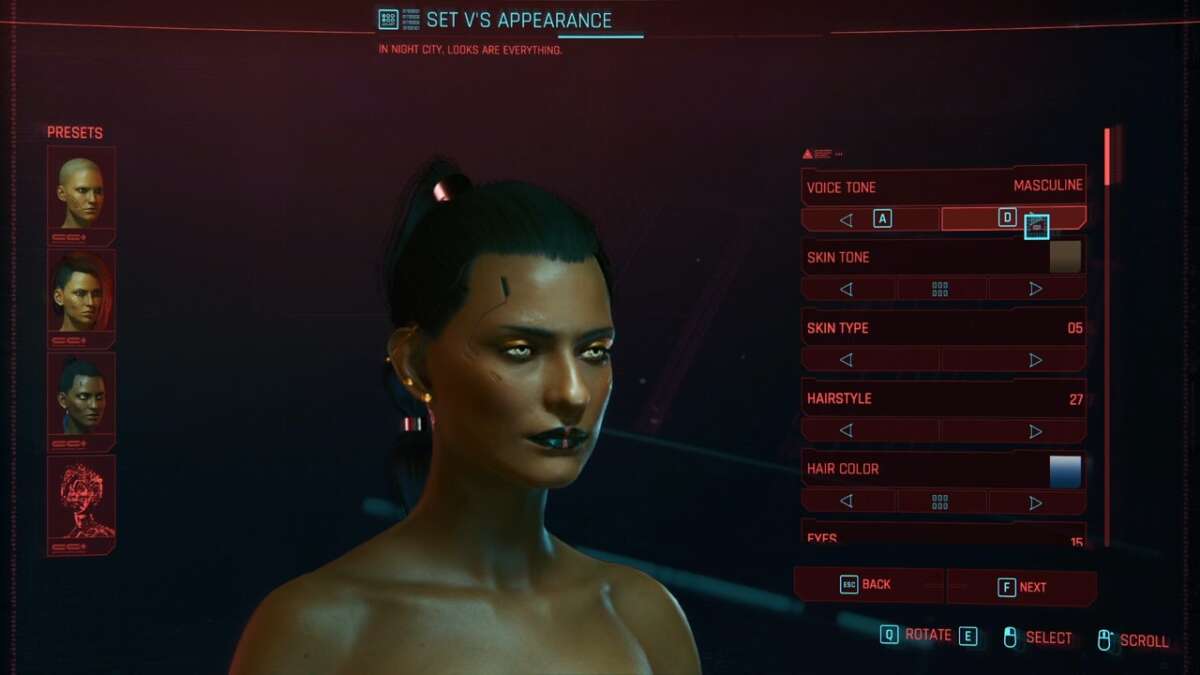Select previous skin type option
1200x675 pixels.
click(847, 360)
